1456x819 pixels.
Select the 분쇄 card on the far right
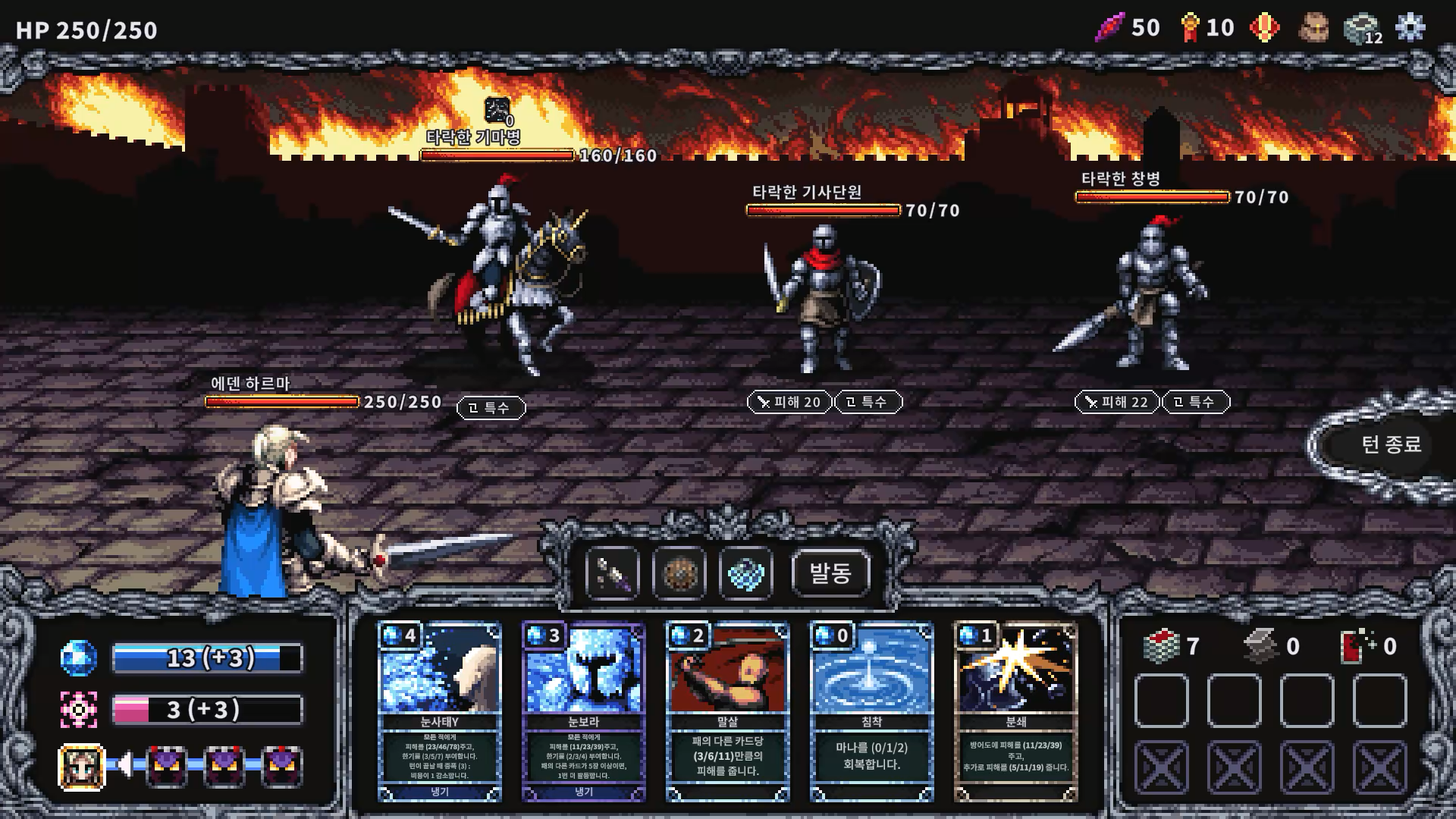(1016, 705)
